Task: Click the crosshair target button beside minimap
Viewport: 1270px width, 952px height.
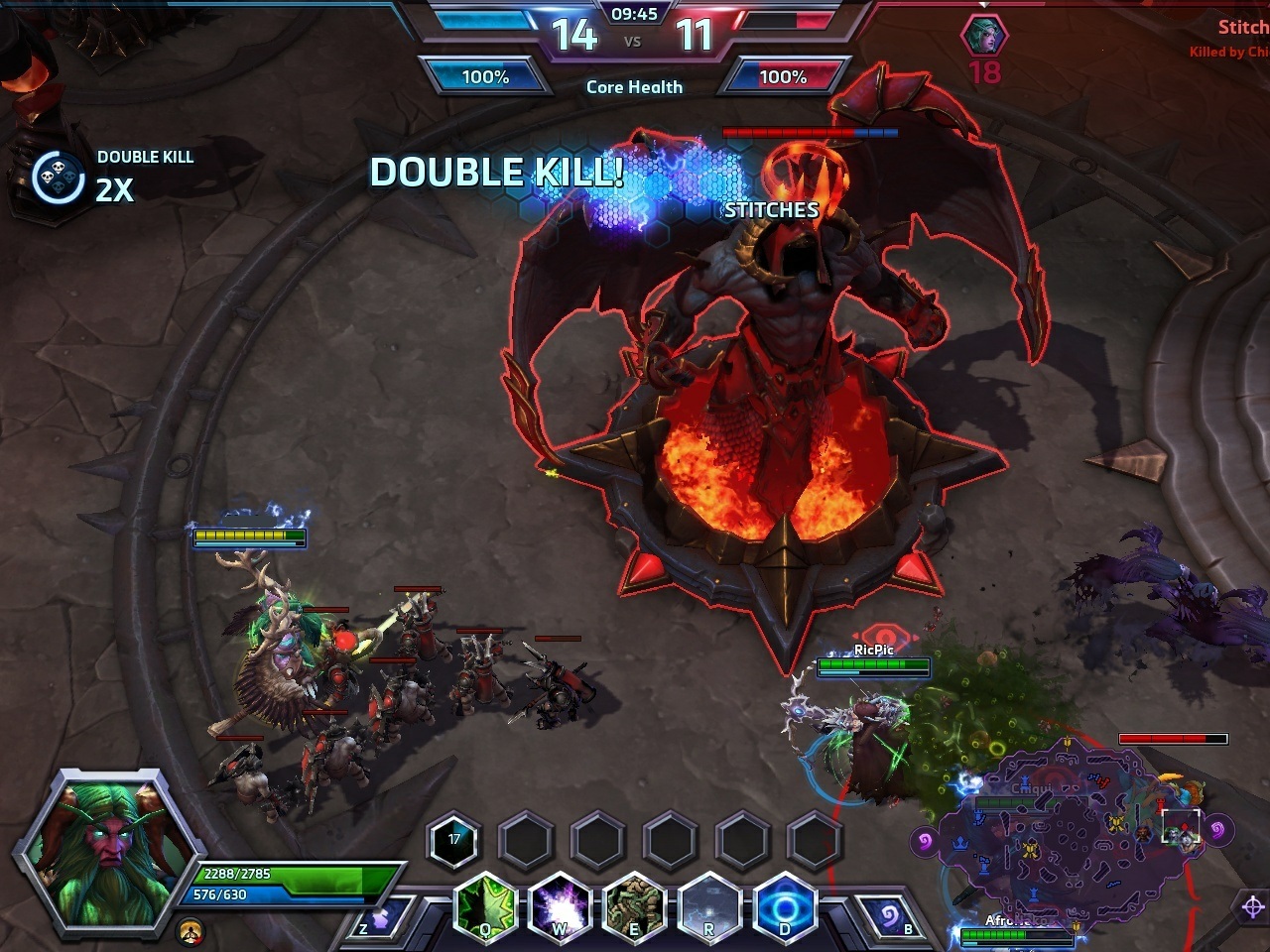Action: (1252, 906)
